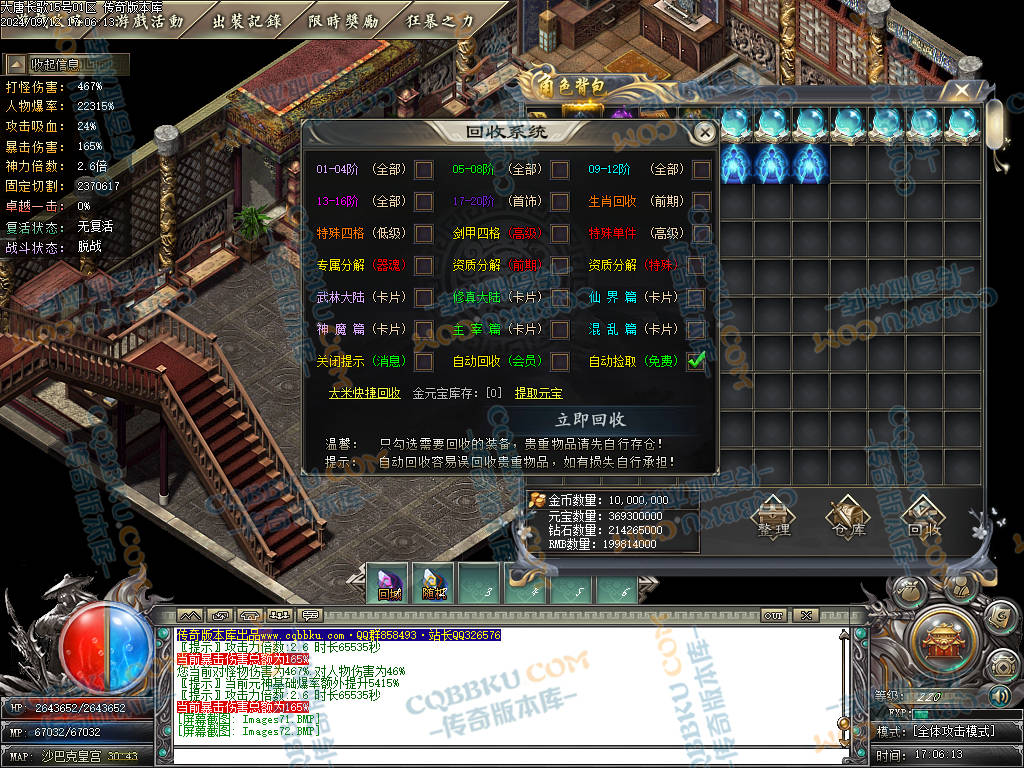Click the 提取元宝 link

coord(538,394)
